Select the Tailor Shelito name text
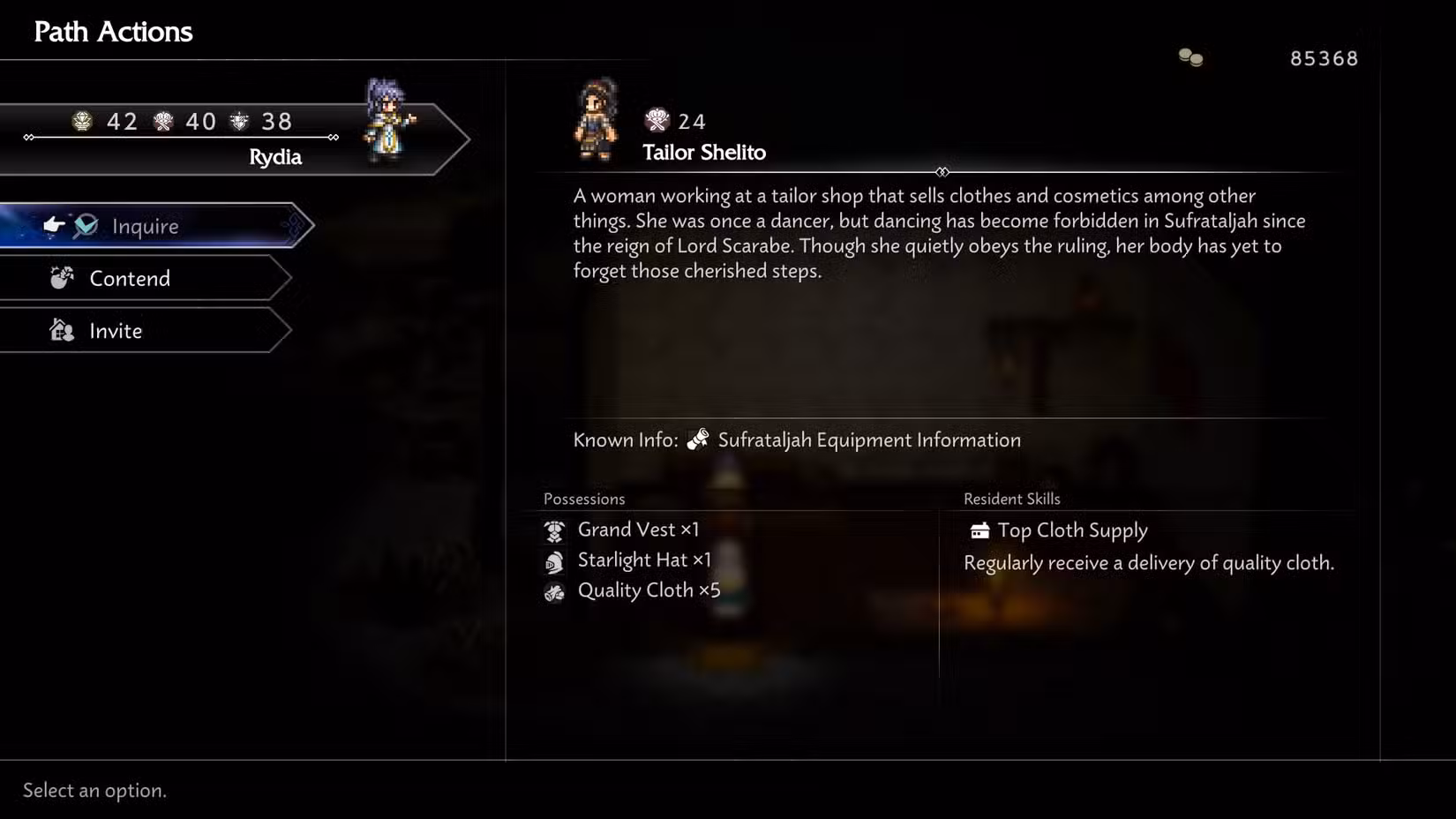Viewport: 1456px width, 819px height. [703, 152]
